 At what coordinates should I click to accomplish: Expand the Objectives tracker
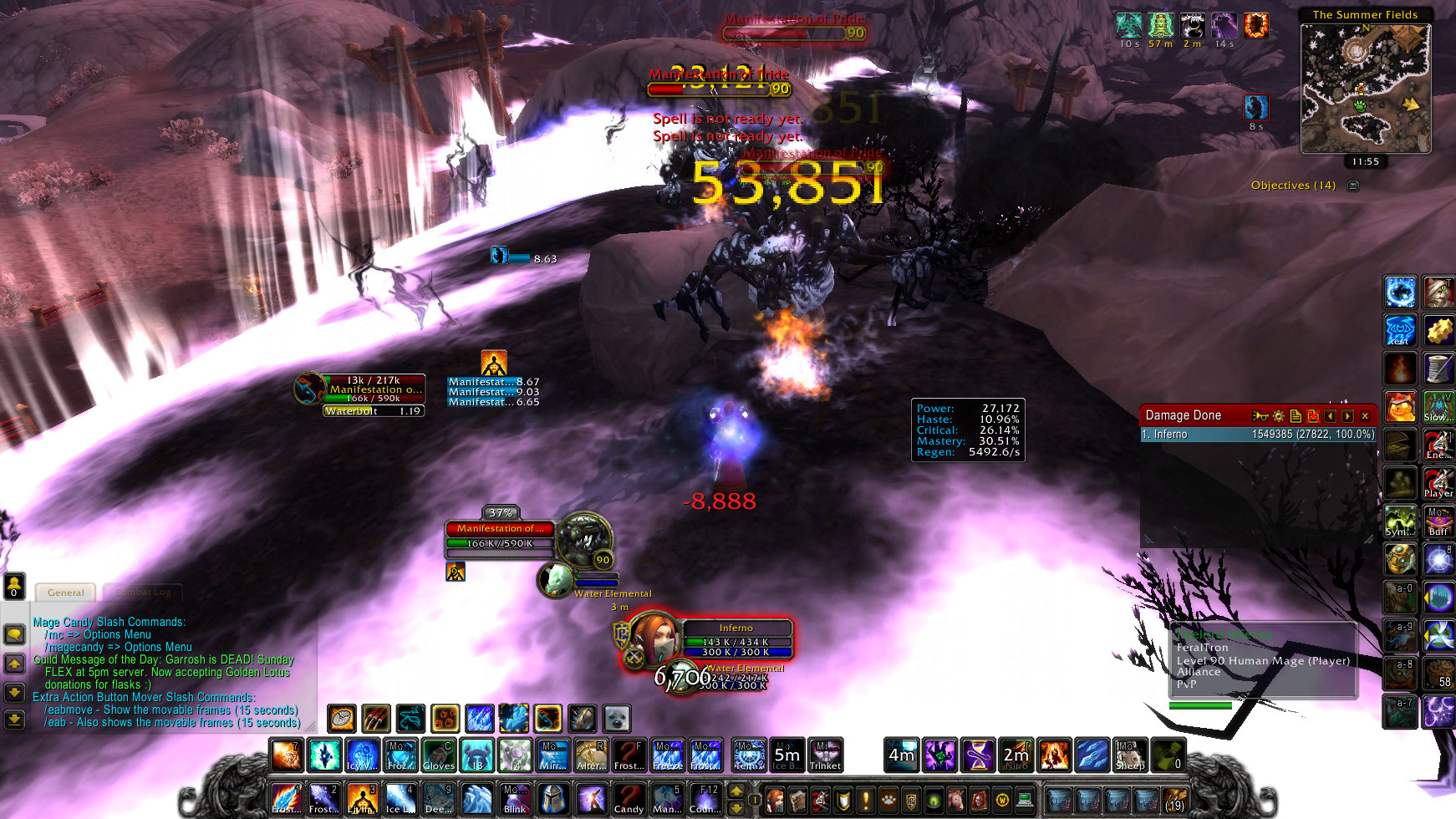(1353, 186)
